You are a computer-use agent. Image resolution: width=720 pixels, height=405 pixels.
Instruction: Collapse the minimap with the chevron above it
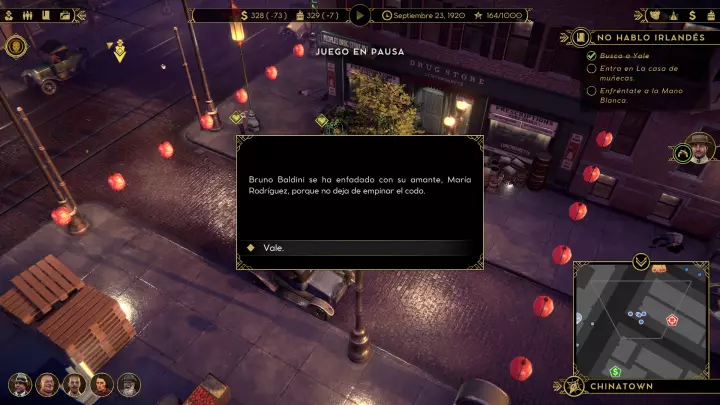[x=640, y=262]
